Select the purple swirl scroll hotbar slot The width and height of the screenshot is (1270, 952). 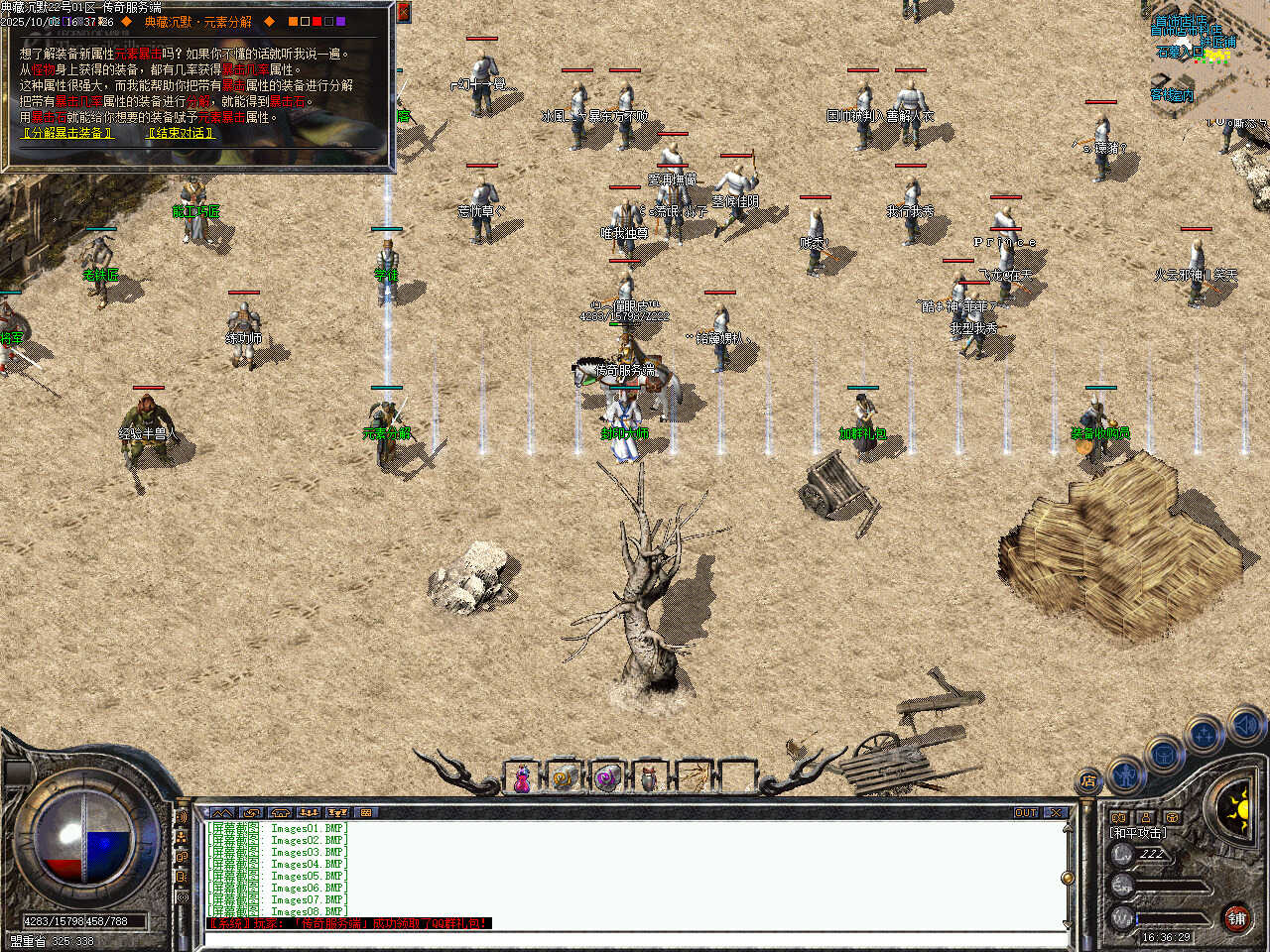pyautogui.click(x=606, y=779)
